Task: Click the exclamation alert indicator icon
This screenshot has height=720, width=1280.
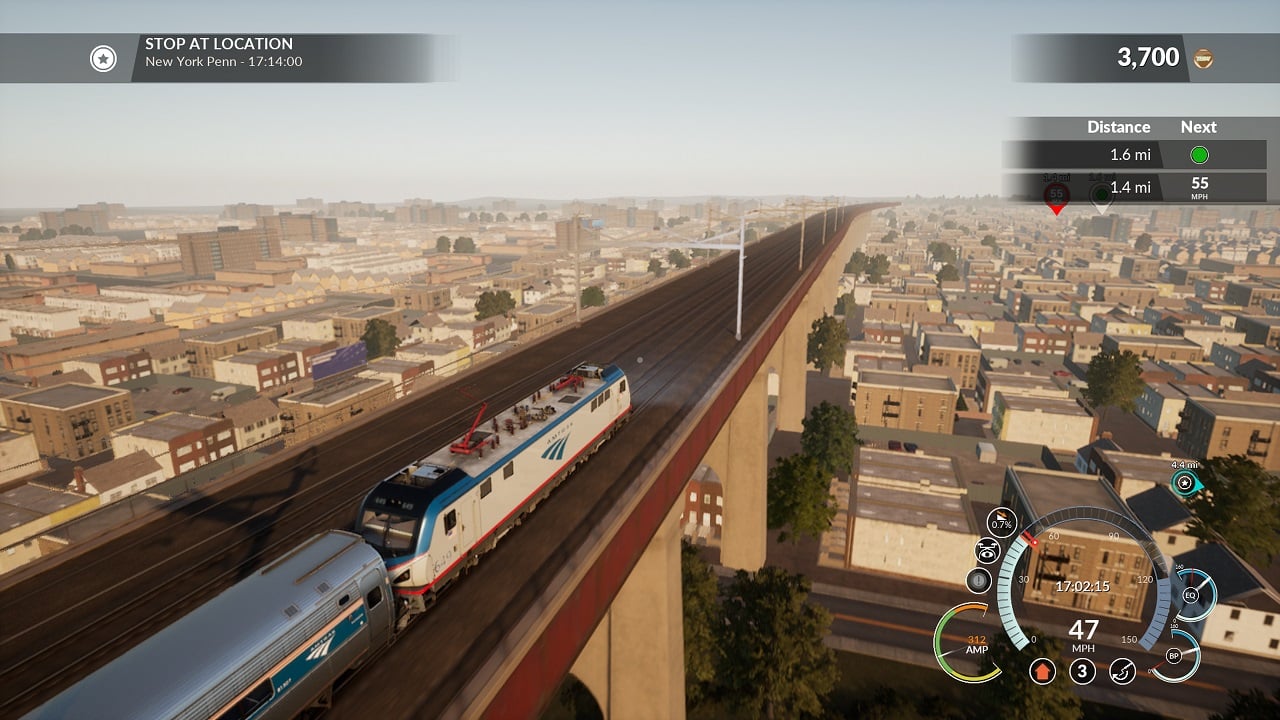Action: pos(979,580)
